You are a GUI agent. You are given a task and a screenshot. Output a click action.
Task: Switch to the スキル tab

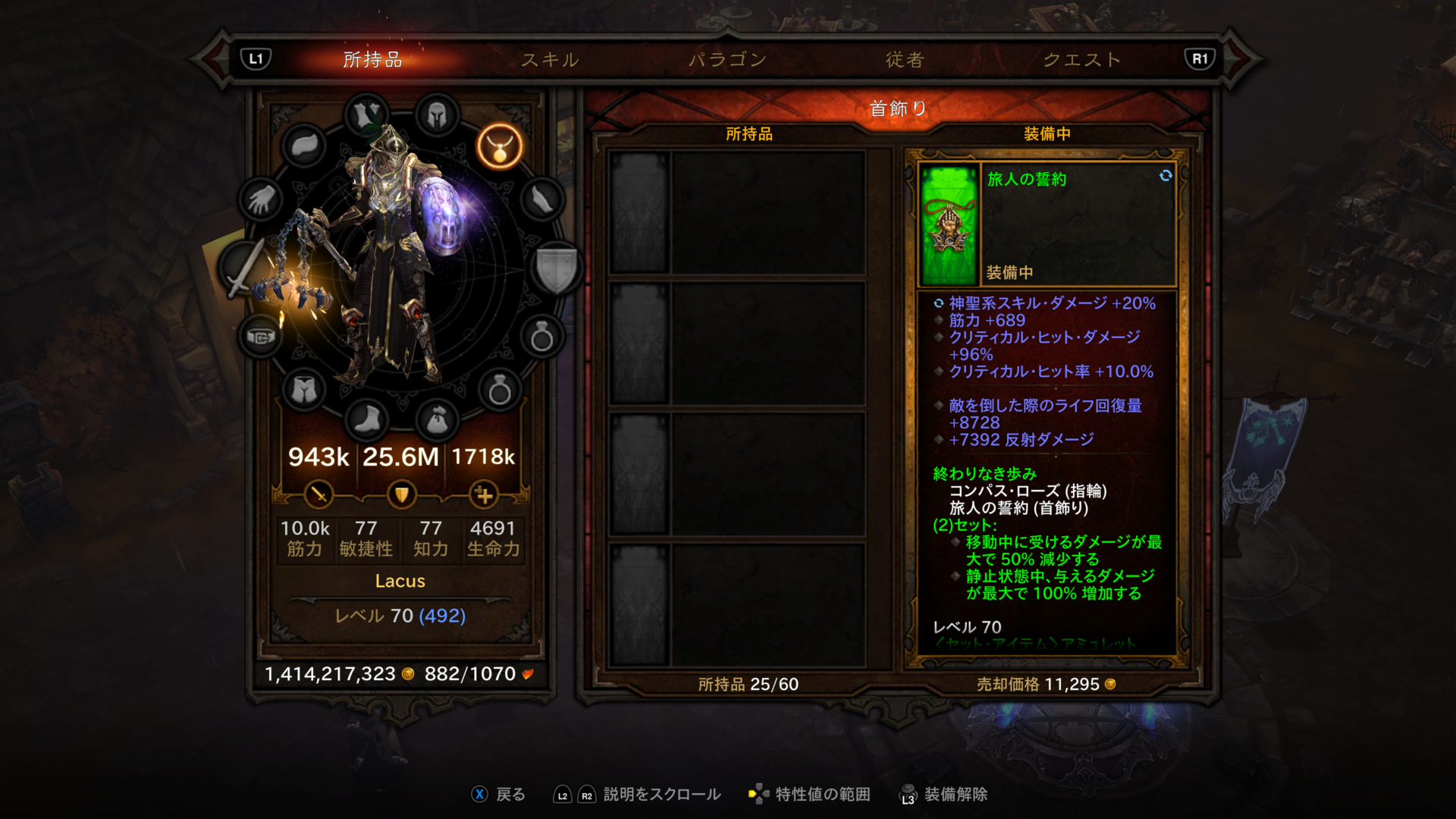pyautogui.click(x=550, y=59)
